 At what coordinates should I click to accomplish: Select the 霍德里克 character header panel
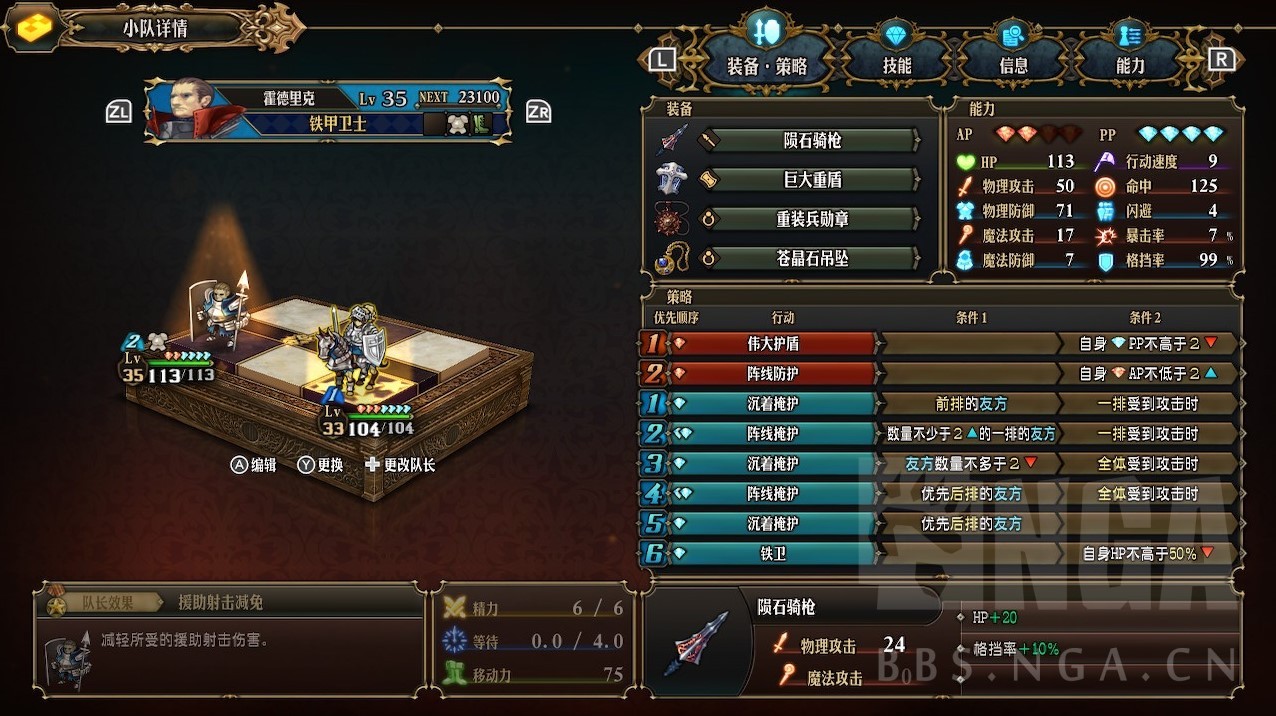click(330, 110)
